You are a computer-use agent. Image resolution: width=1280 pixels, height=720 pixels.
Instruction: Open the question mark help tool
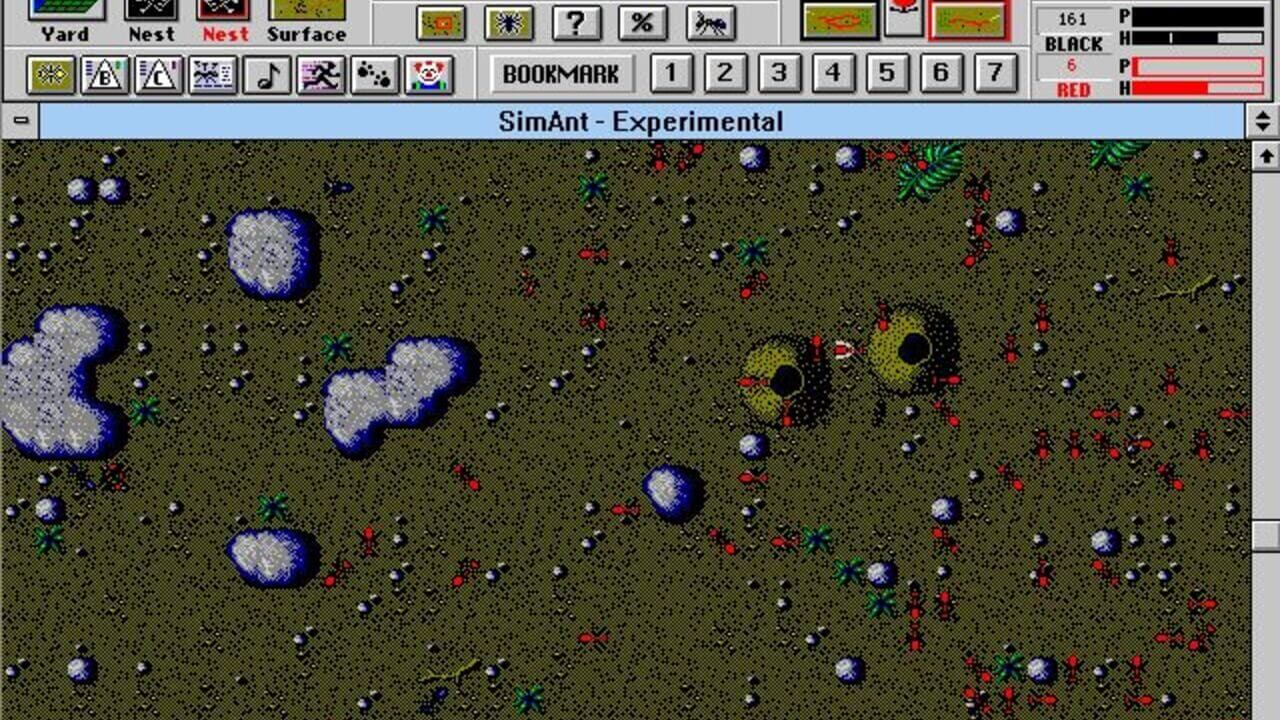pos(576,22)
